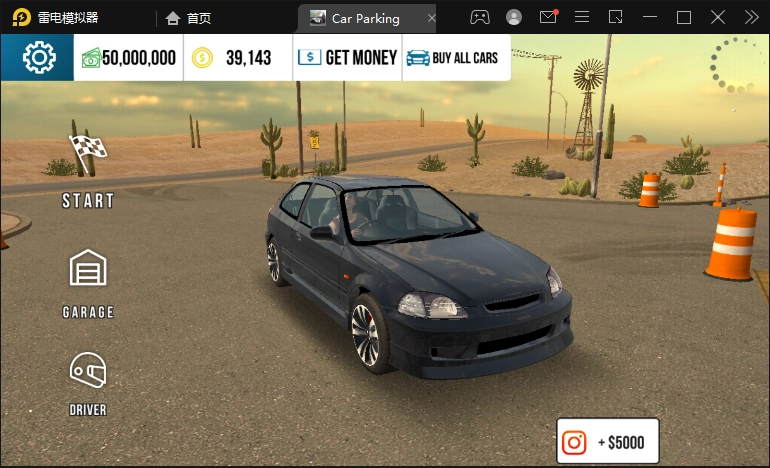
Task: Tap the 50,000,000 cash balance button
Action: click(129, 58)
